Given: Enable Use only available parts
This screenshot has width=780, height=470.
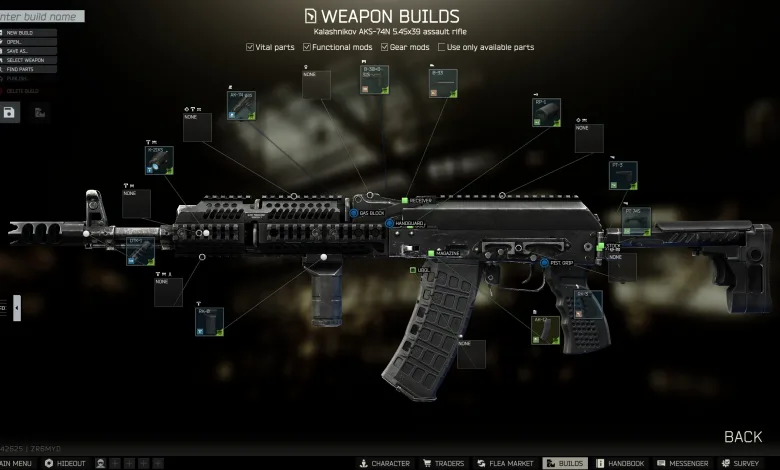Looking at the screenshot, I should pyautogui.click(x=441, y=47).
